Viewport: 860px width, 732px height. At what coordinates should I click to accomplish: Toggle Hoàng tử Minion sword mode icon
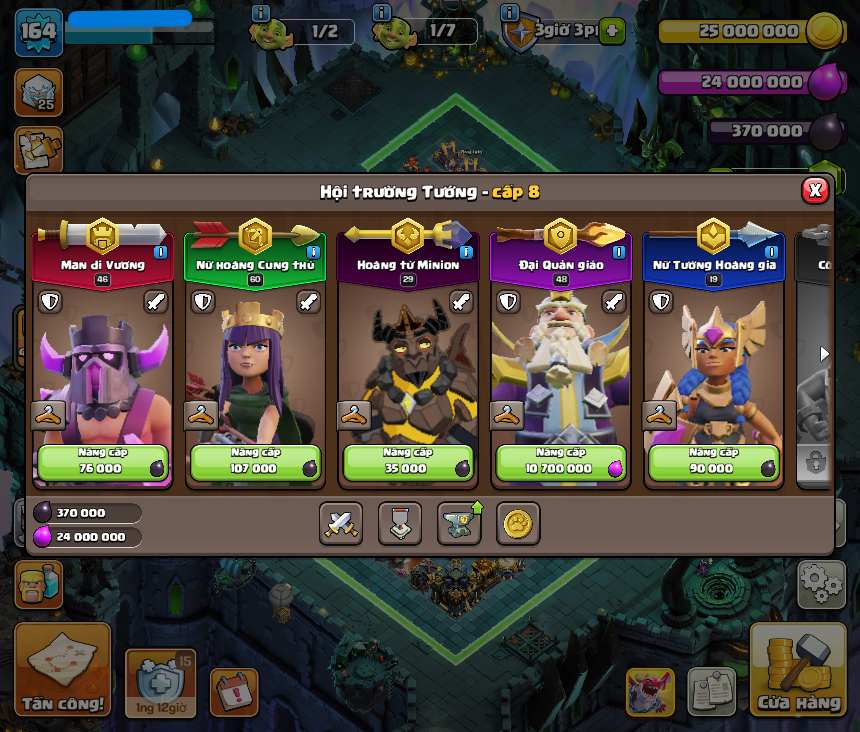(461, 301)
